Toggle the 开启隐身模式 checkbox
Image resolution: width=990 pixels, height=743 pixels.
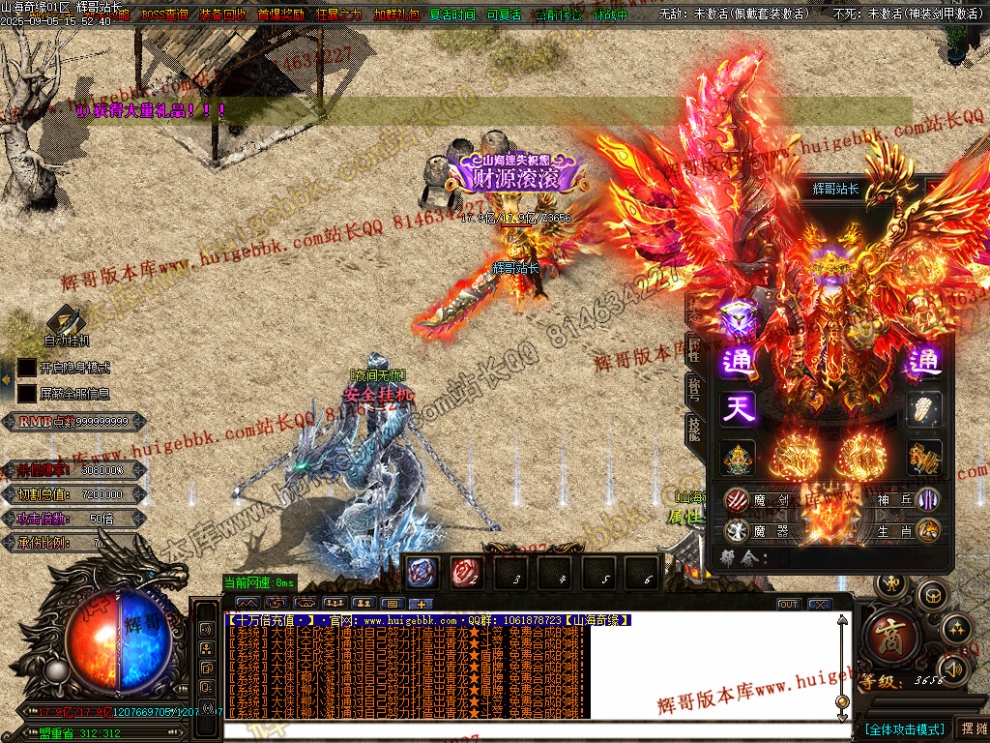click(x=26, y=367)
